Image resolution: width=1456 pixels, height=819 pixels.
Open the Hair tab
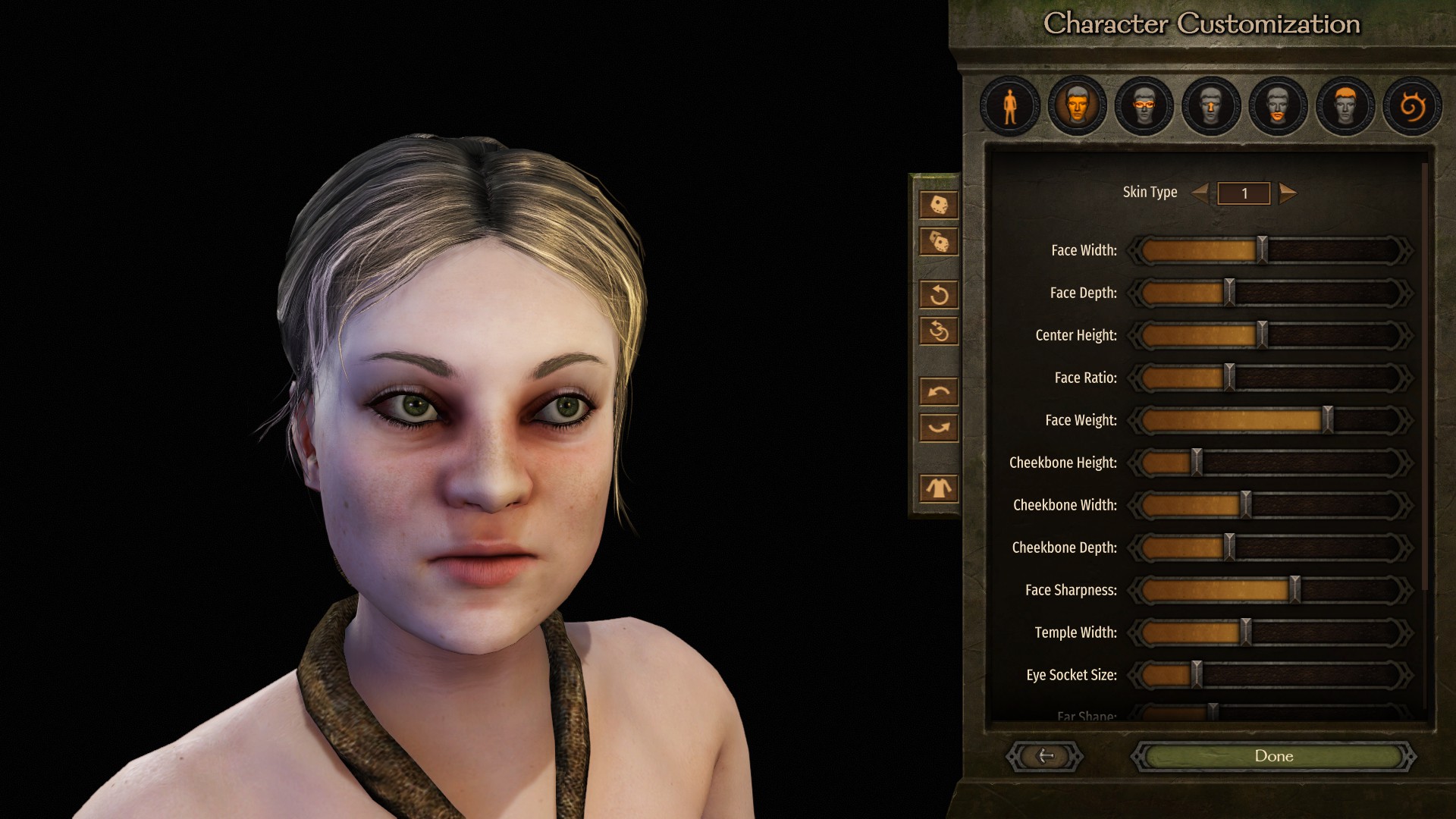pos(1345,106)
